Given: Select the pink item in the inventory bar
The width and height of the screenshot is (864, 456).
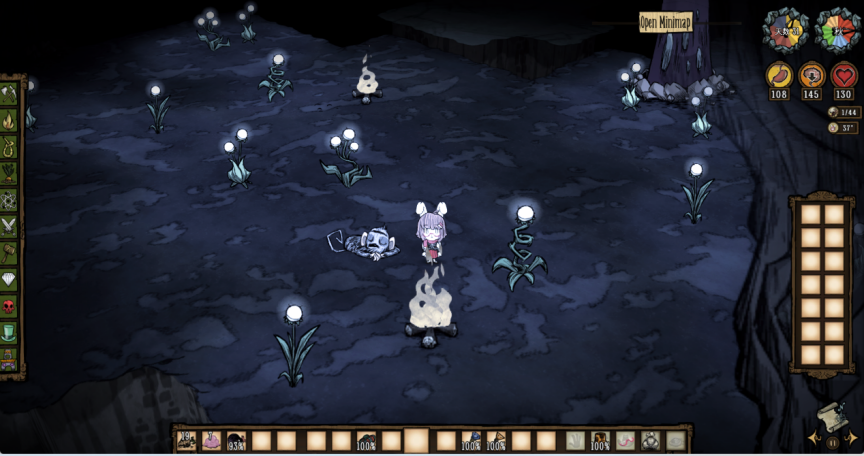Looking at the screenshot, I should [212, 440].
